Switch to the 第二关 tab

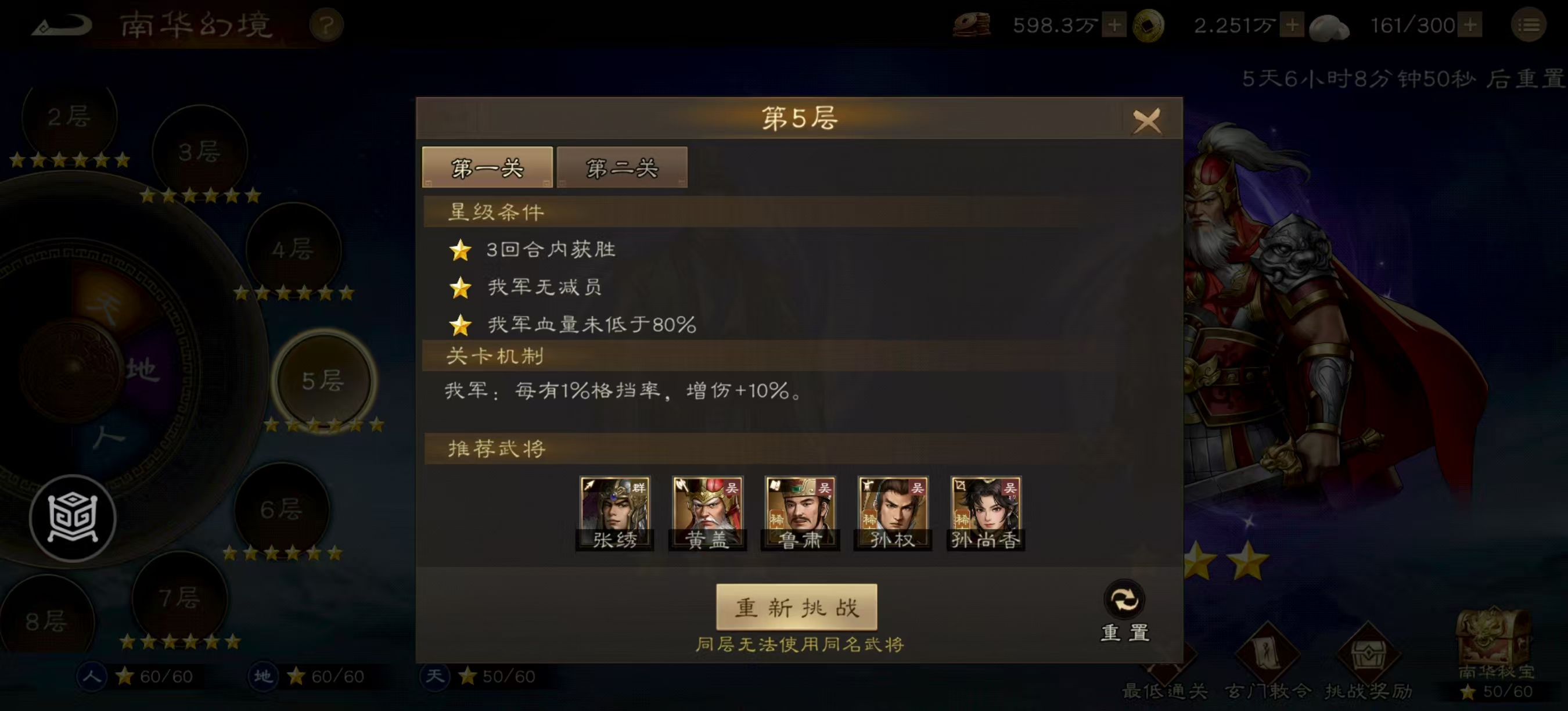621,168
